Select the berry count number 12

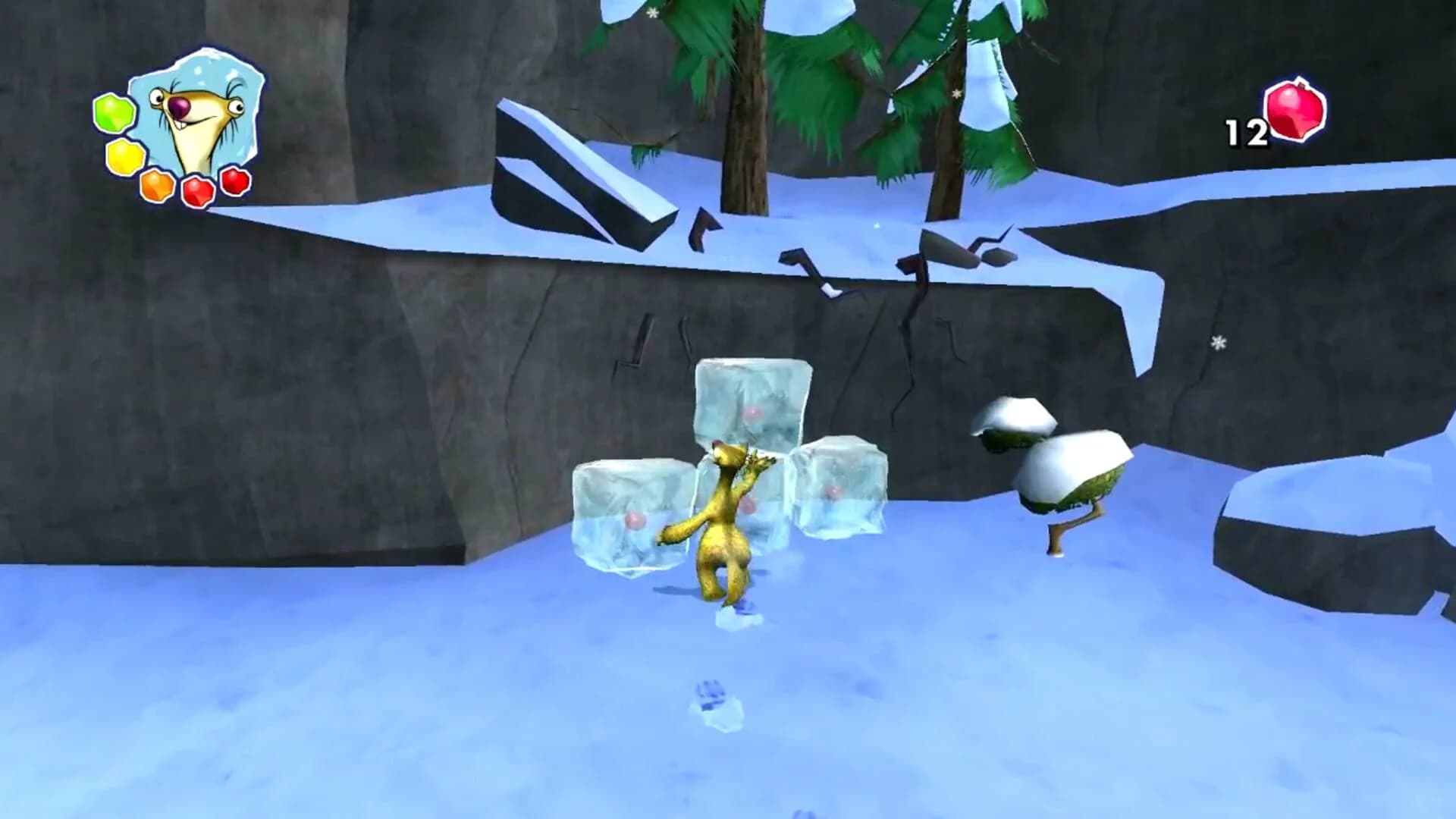click(x=1247, y=131)
